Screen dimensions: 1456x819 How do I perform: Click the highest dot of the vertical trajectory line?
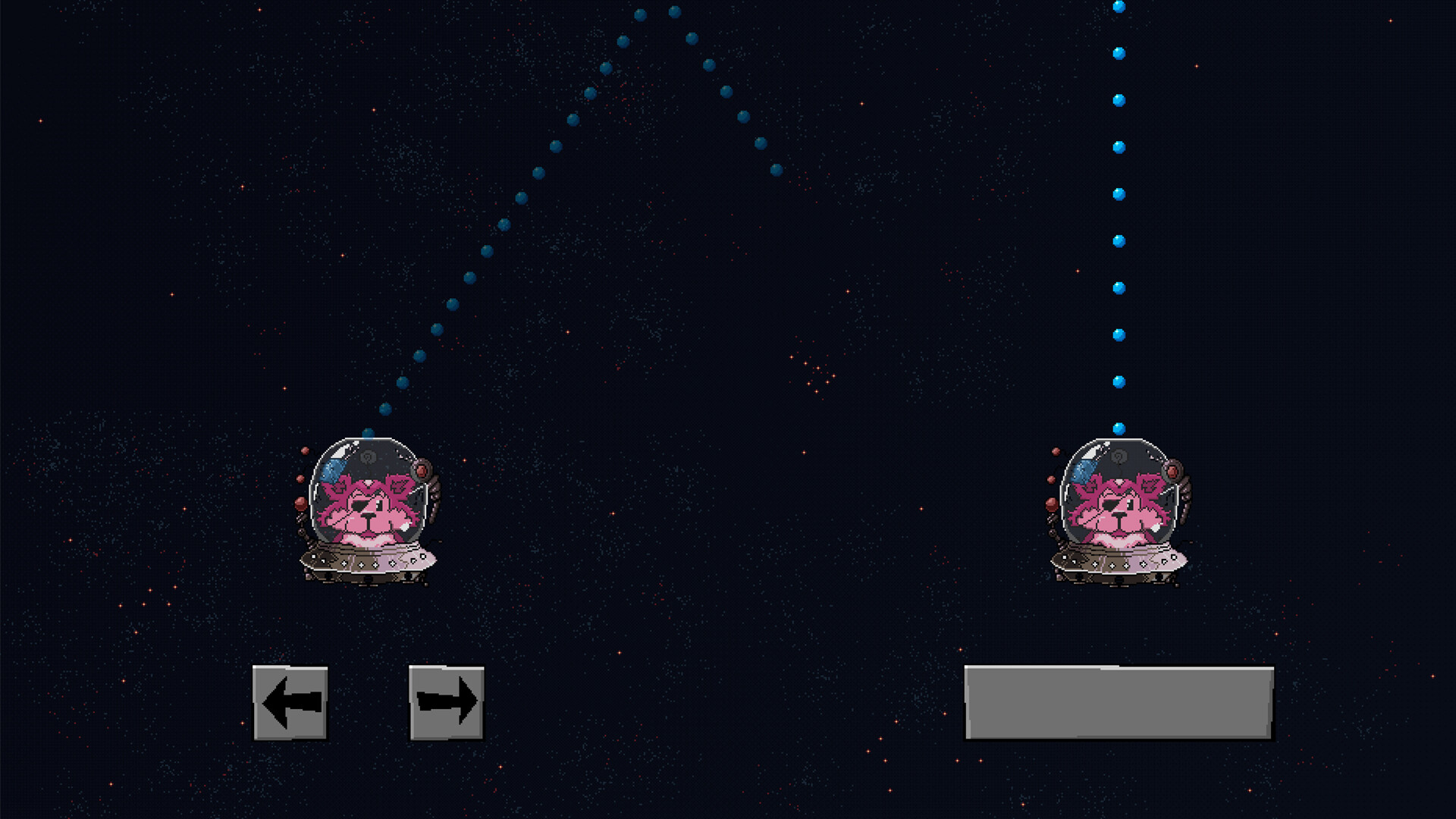coord(1117,5)
